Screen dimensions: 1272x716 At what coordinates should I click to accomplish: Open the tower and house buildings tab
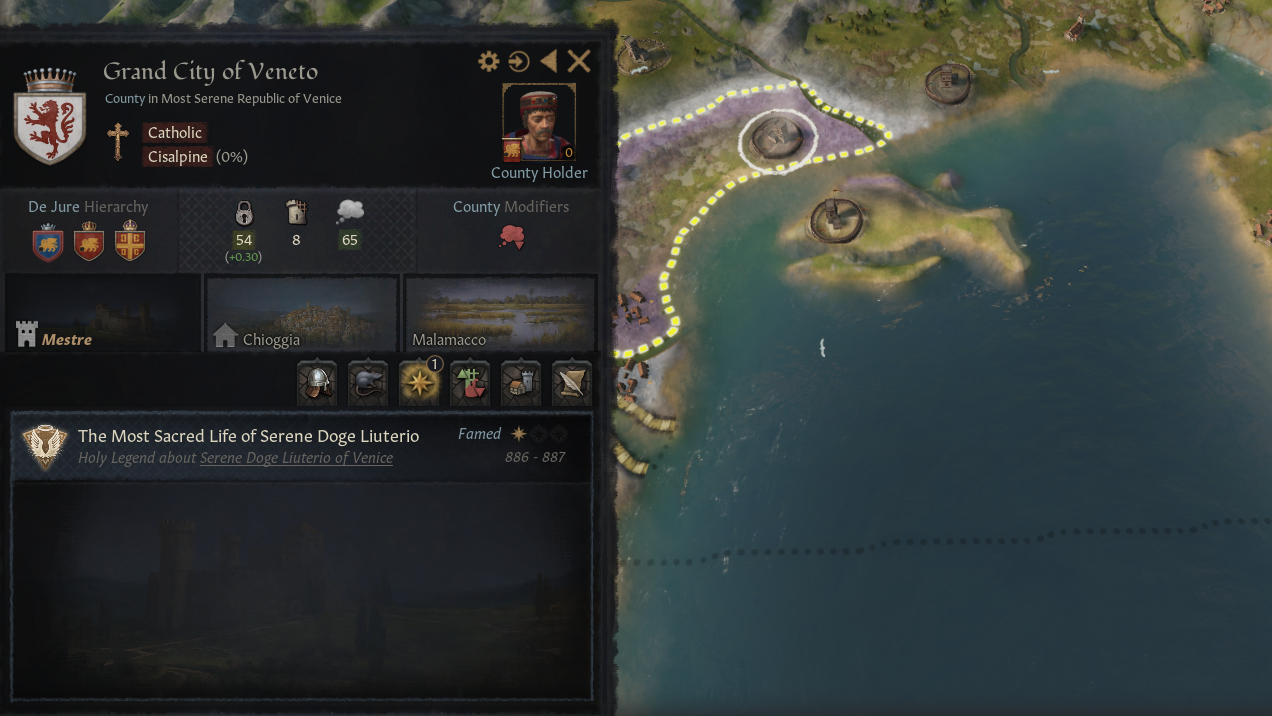[x=520, y=383]
